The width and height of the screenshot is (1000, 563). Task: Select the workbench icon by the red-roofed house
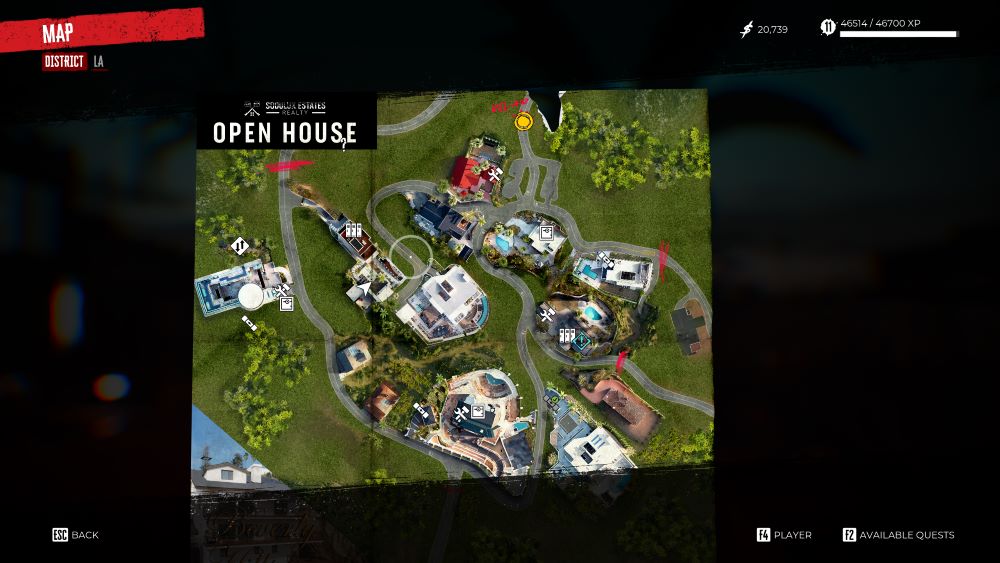(x=493, y=177)
